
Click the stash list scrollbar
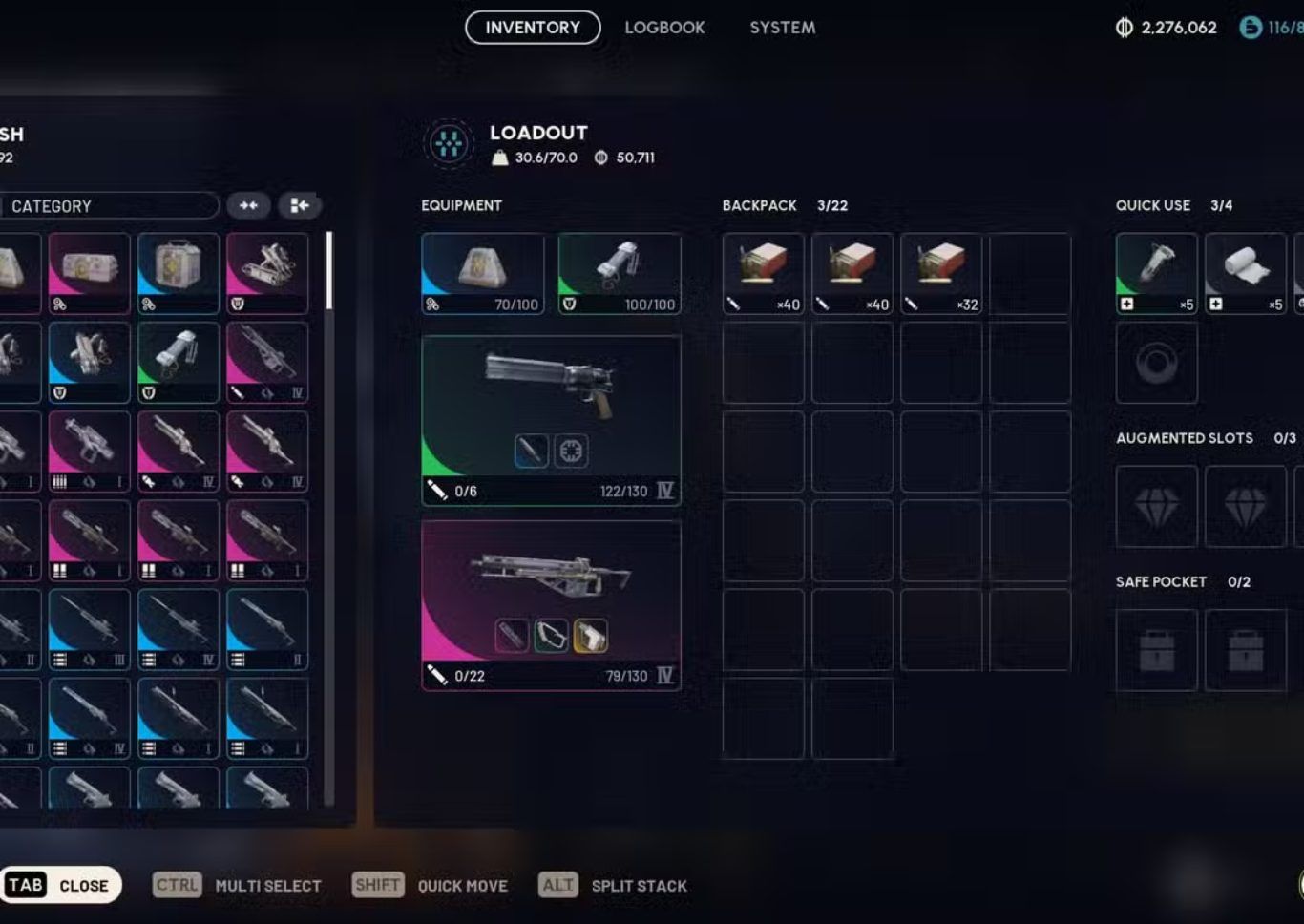(x=328, y=271)
